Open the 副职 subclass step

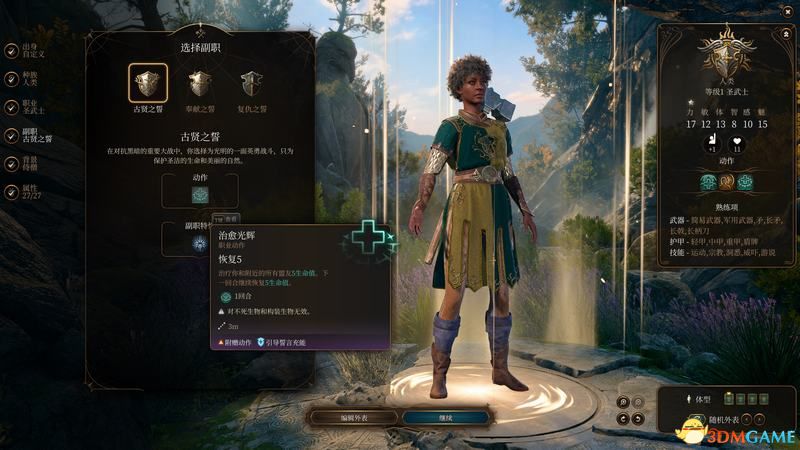pos(11,135)
